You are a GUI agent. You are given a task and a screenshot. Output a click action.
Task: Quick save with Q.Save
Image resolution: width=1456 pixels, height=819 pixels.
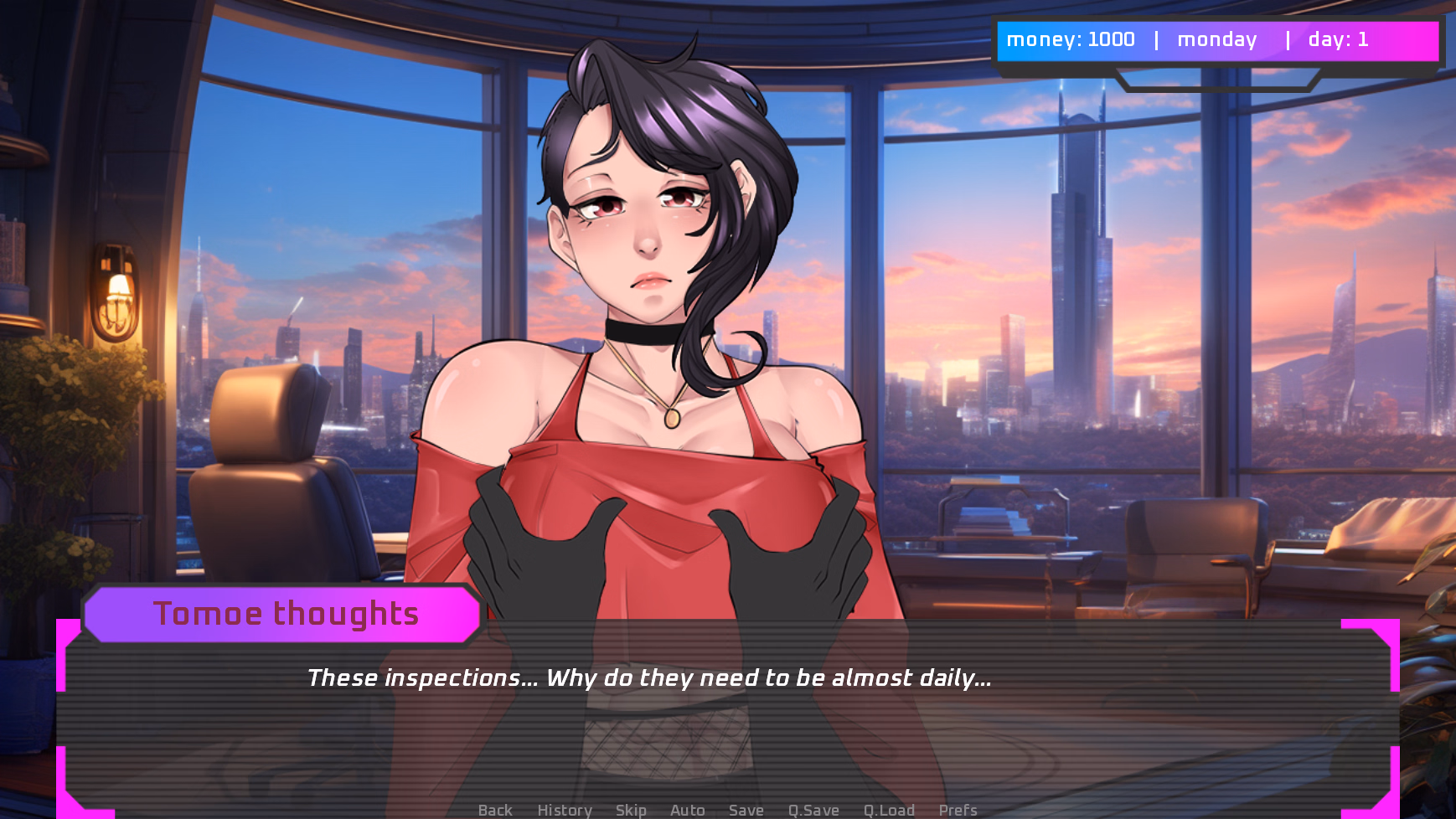coord(813,810)
